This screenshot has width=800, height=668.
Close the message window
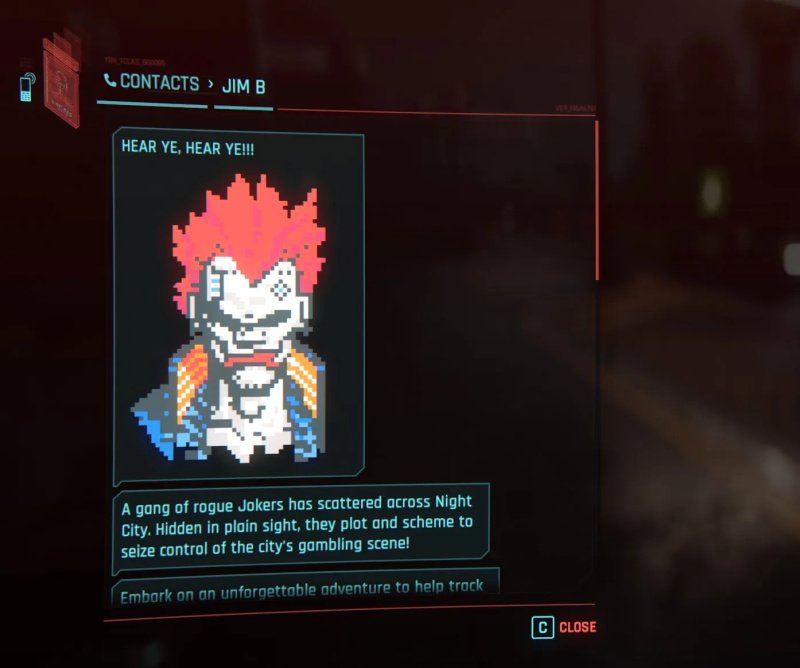(564, 627)
